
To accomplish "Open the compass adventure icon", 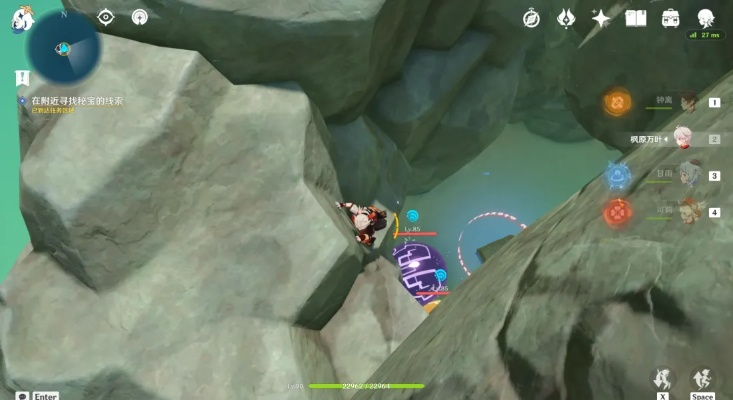I will coord(531,18).
